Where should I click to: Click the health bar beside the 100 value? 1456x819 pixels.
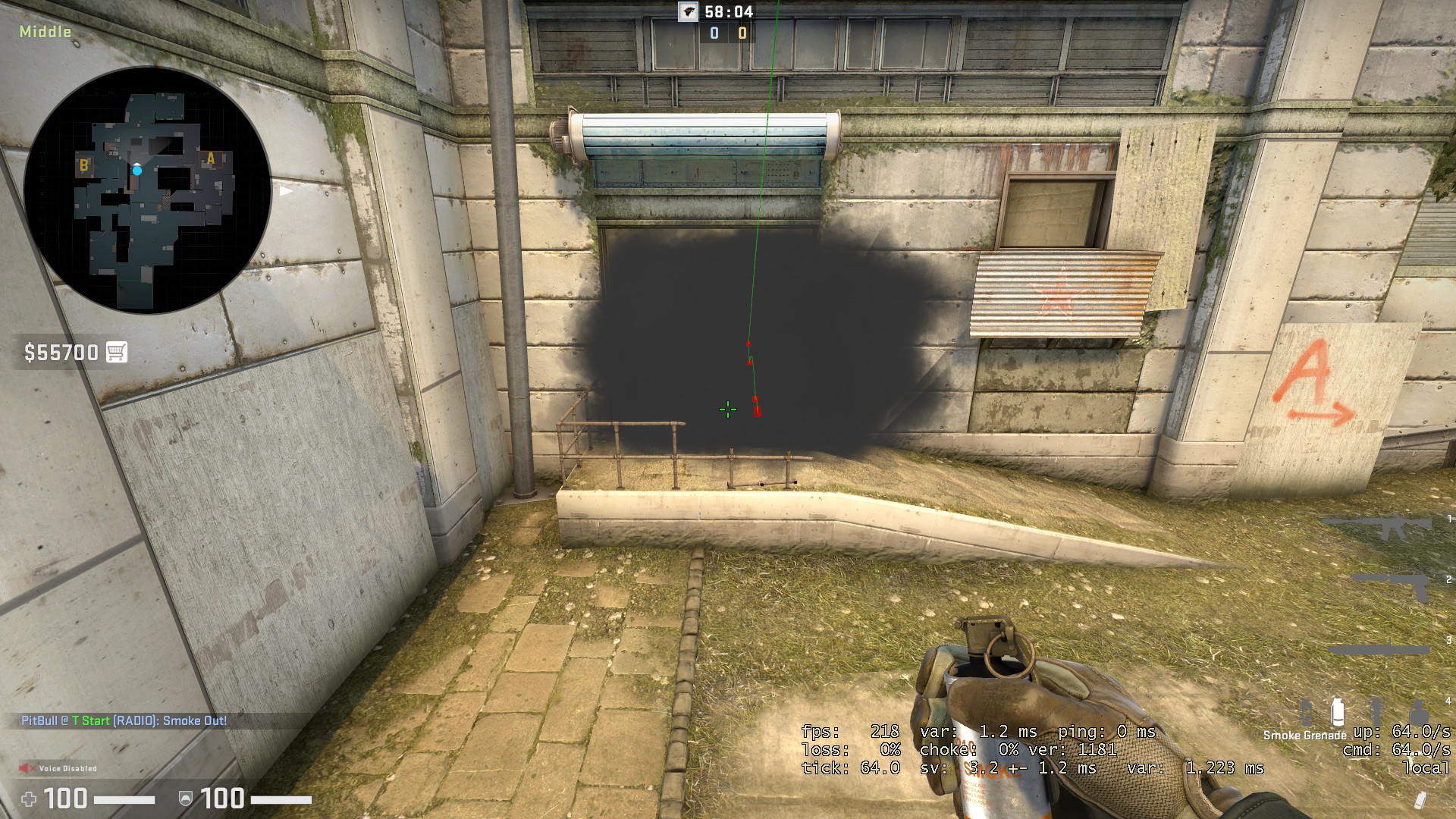click(124, 800)
